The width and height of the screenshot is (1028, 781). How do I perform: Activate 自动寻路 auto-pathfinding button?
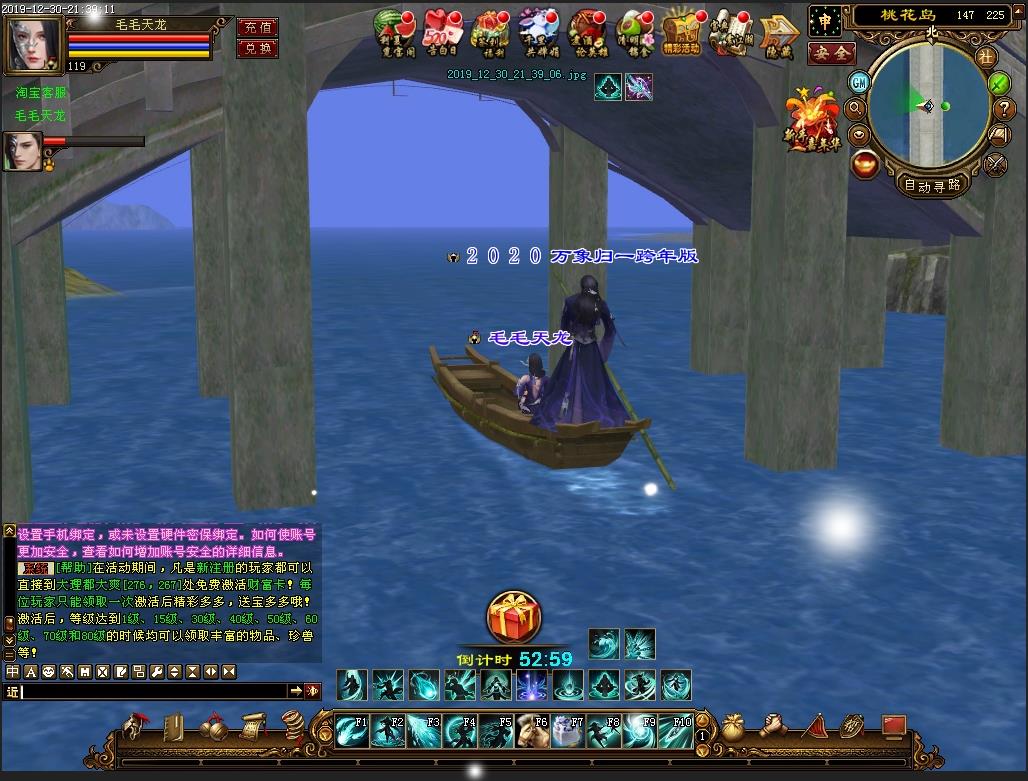[932, 184]
